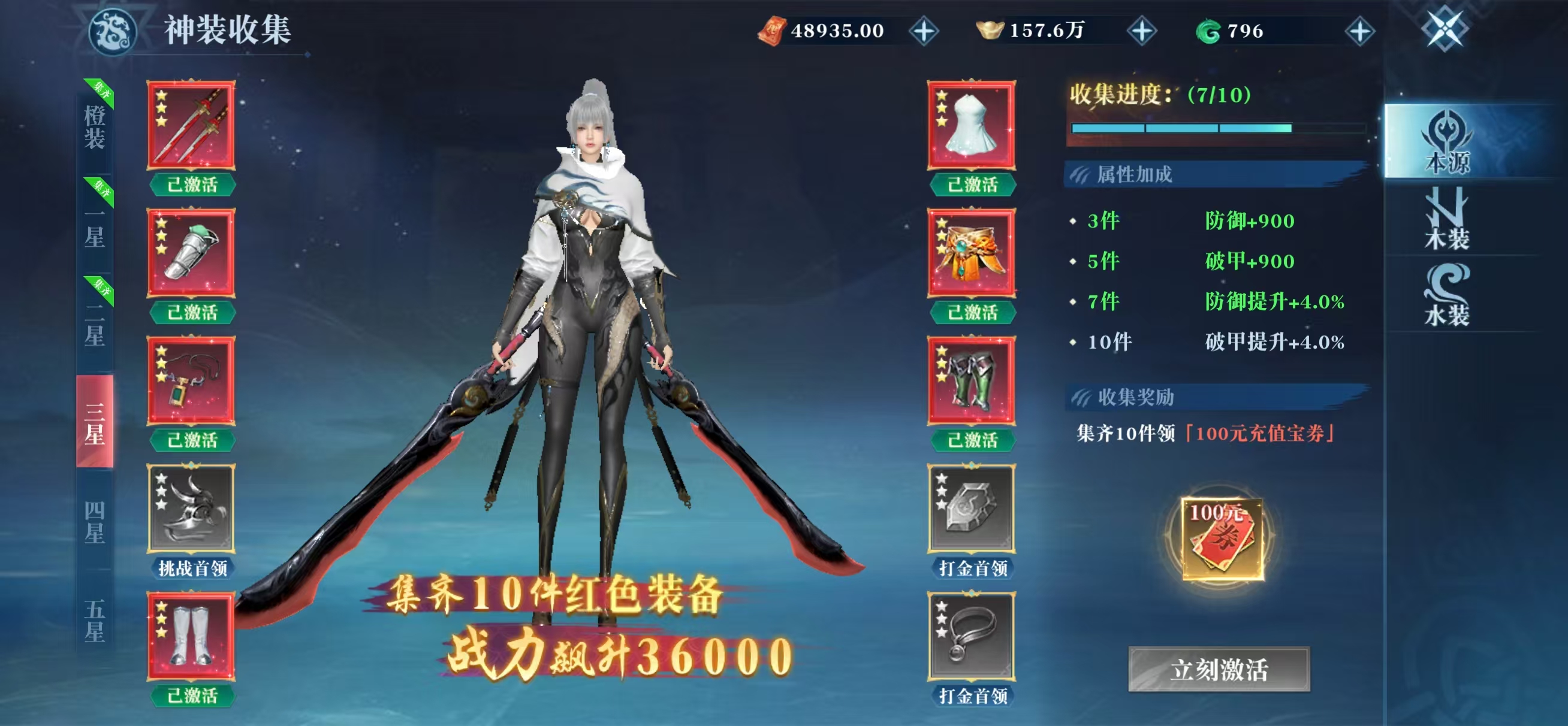Select the white dress armor slot

point(972,125)
